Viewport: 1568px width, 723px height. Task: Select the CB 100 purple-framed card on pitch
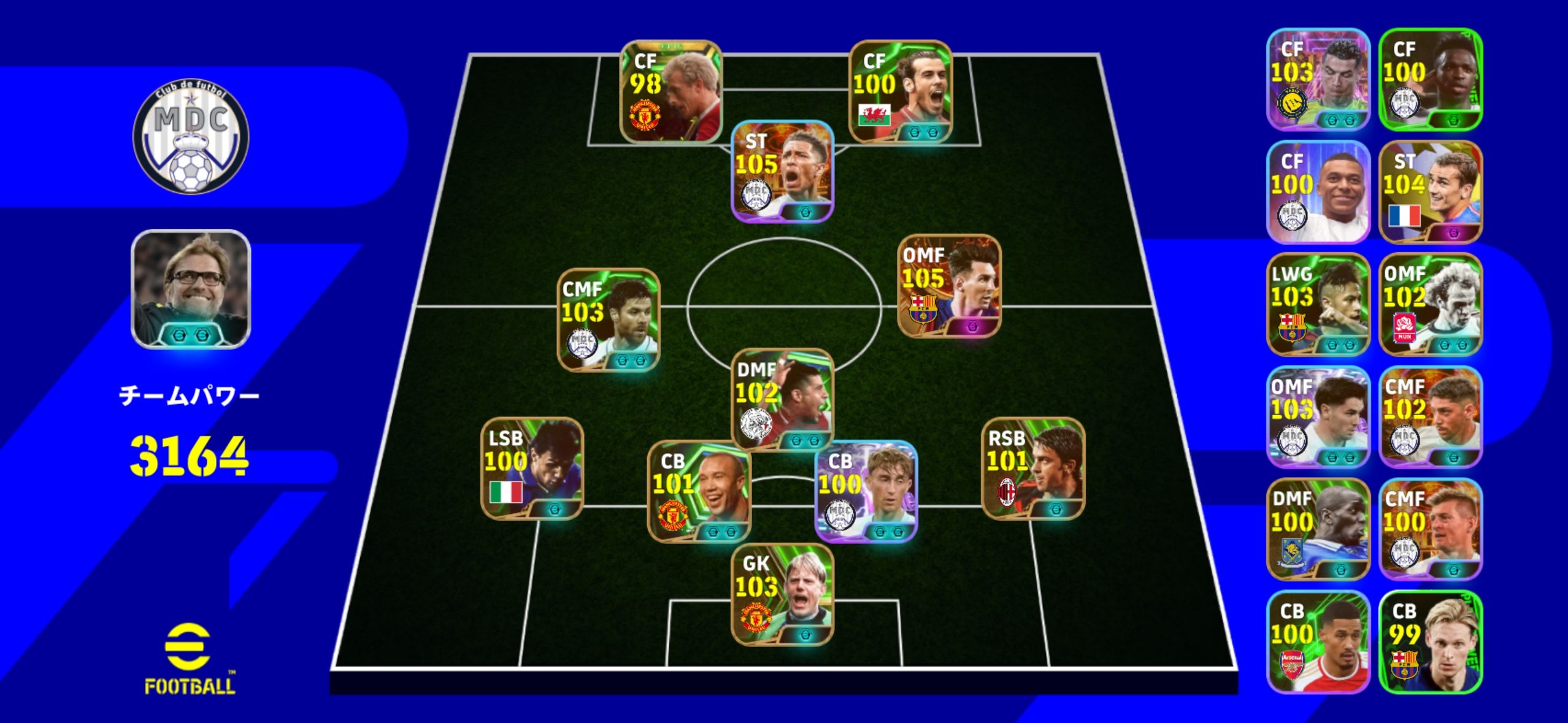[866, 491]
